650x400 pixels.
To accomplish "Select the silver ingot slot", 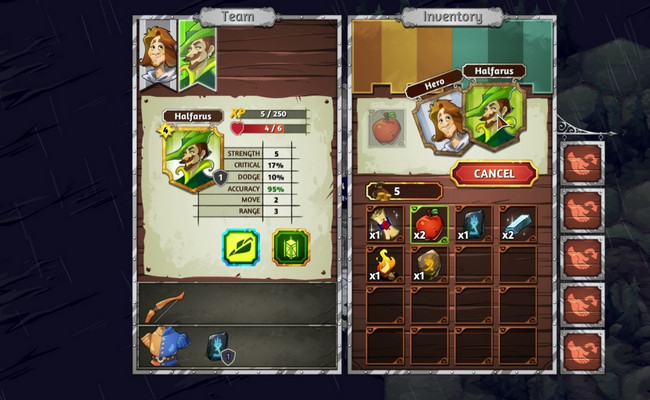I will pyautogui.click(x=516, y=222).
